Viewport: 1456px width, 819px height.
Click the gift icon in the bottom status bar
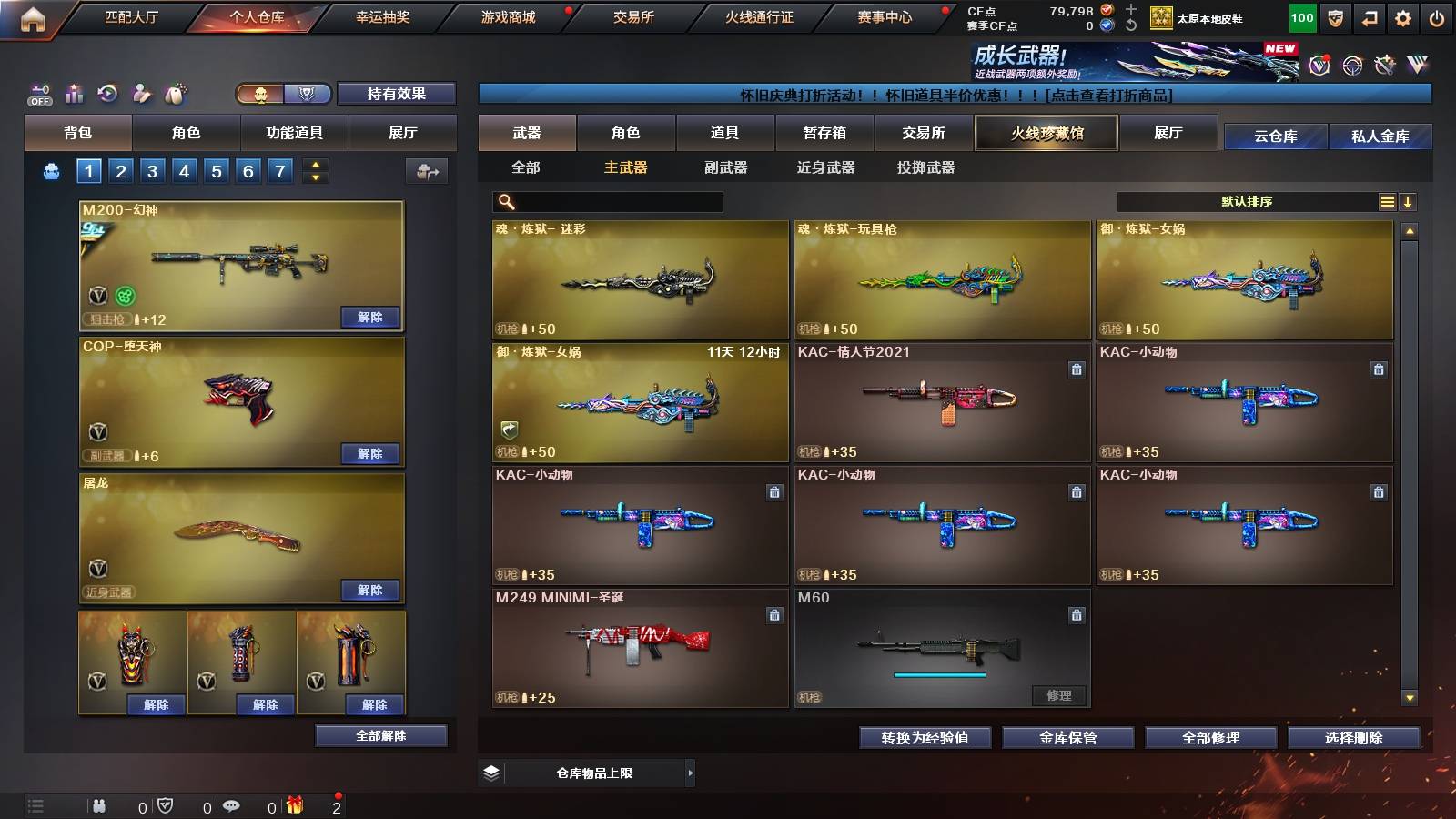click(x=293, y=806)
